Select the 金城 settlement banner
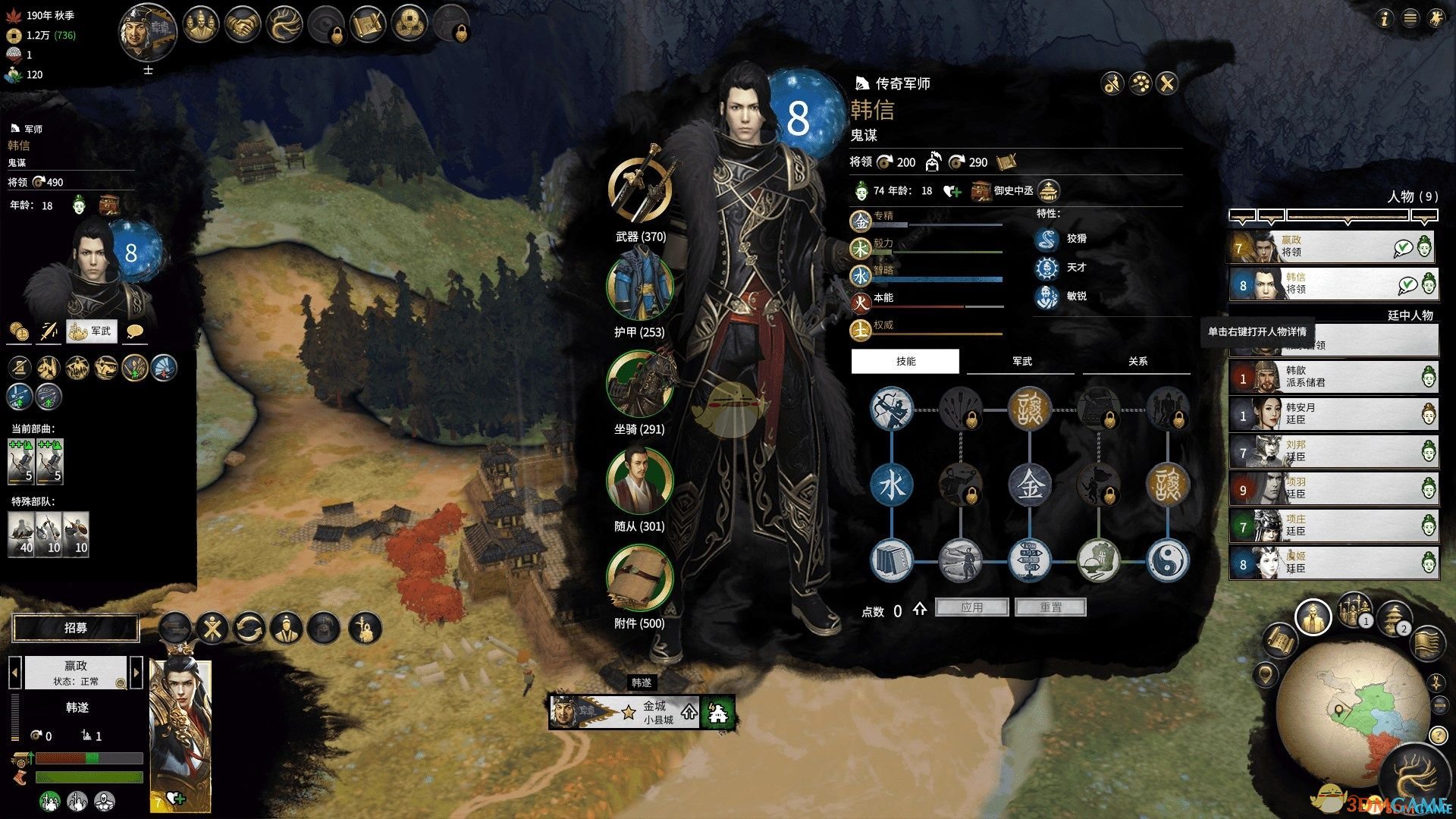1456x819 pixels. coord(656,712)
